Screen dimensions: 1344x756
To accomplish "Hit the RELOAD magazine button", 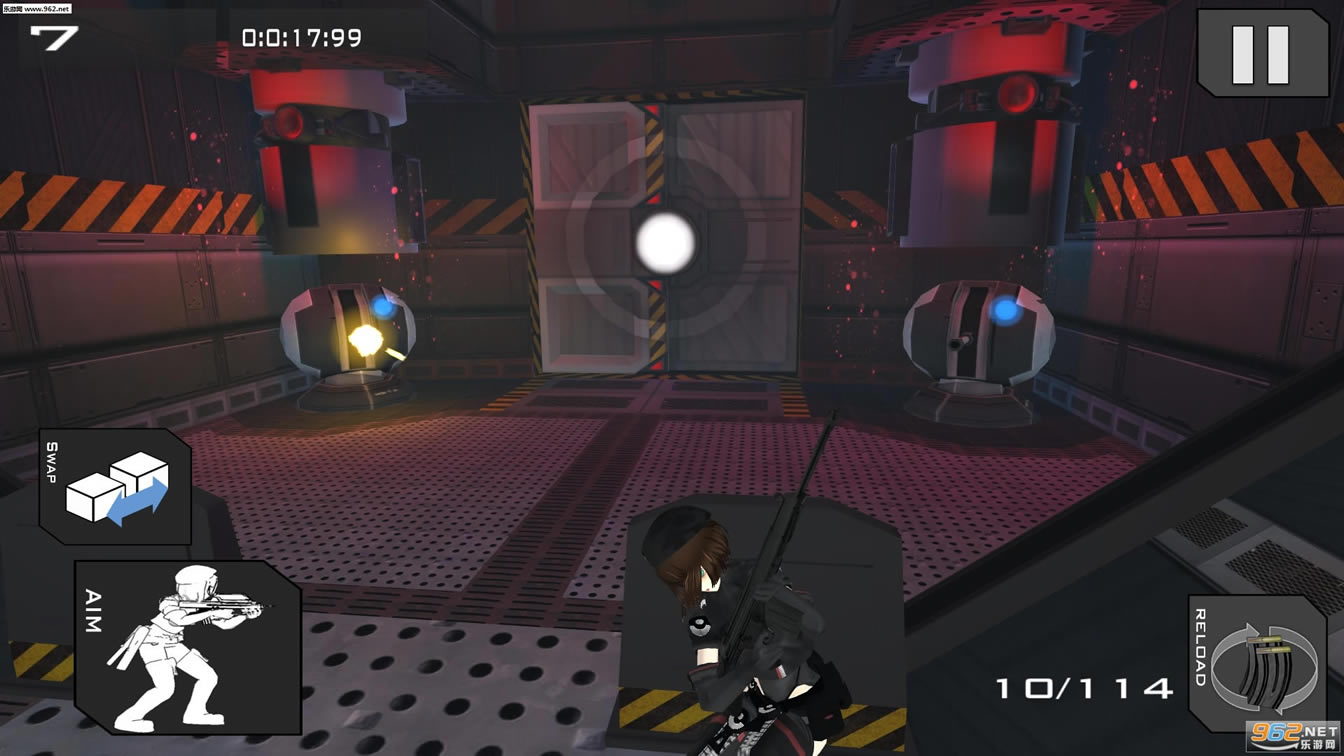I will coord(1256,663).
